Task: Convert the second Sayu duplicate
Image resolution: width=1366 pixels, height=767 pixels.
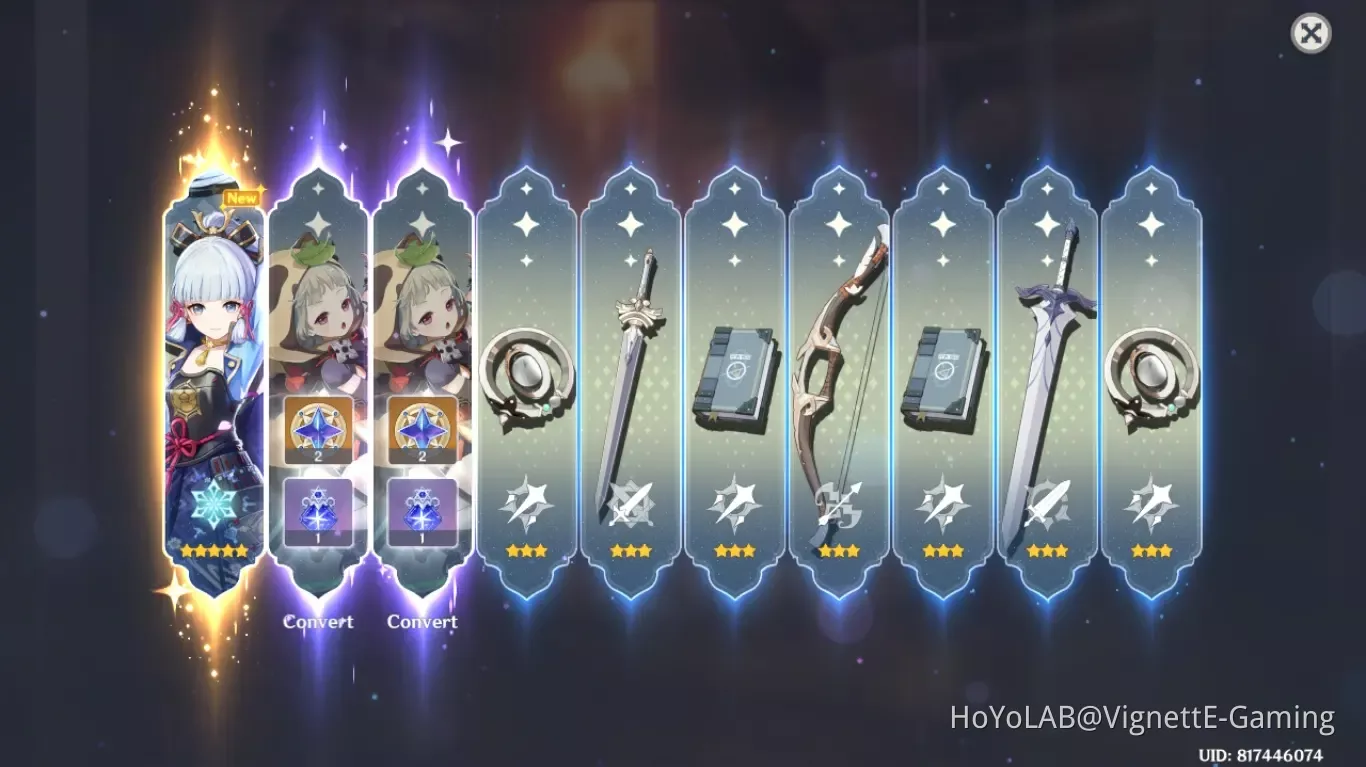Action: coord(422,622)
